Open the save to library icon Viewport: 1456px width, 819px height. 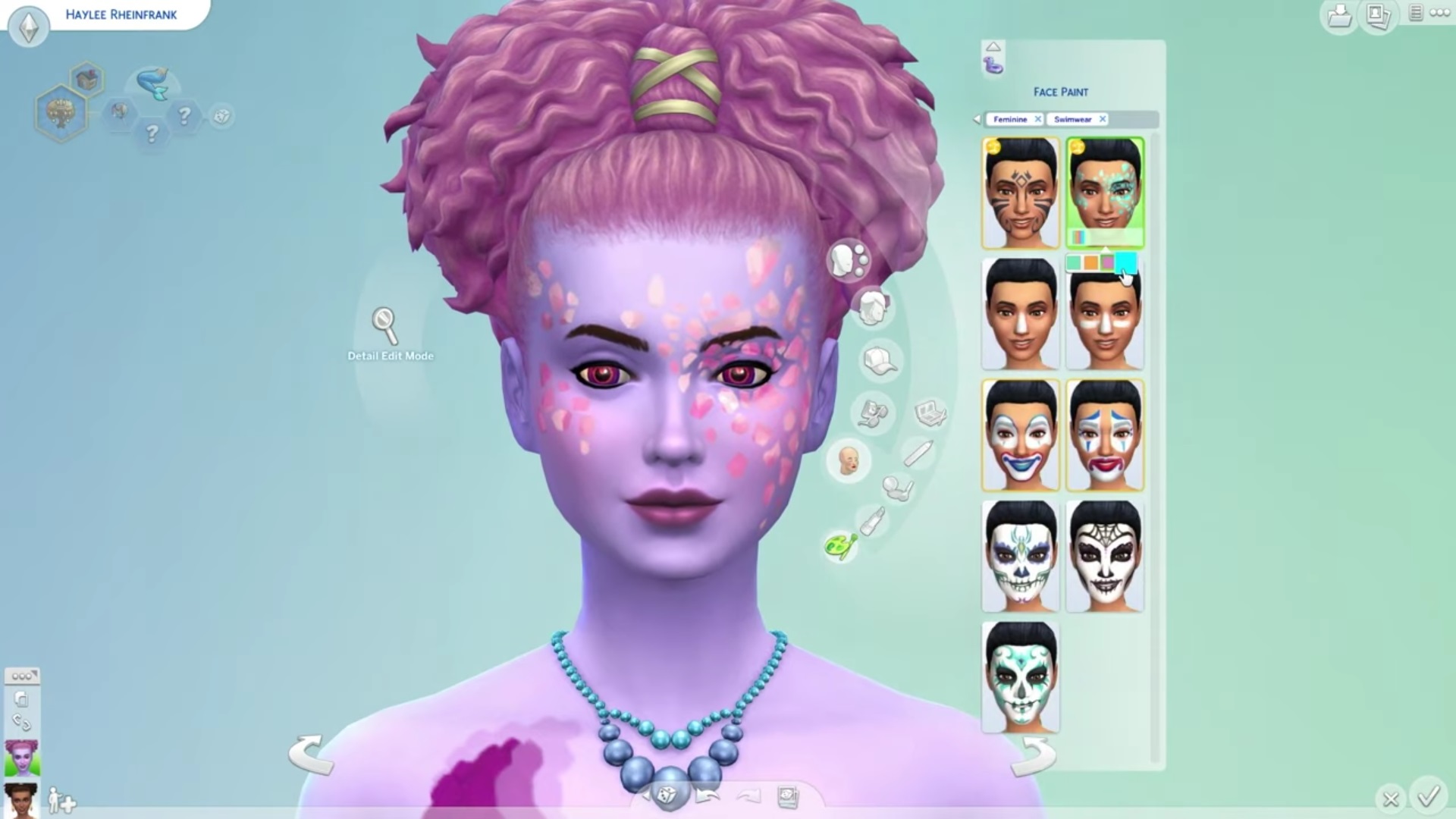tap(1339, 17)
